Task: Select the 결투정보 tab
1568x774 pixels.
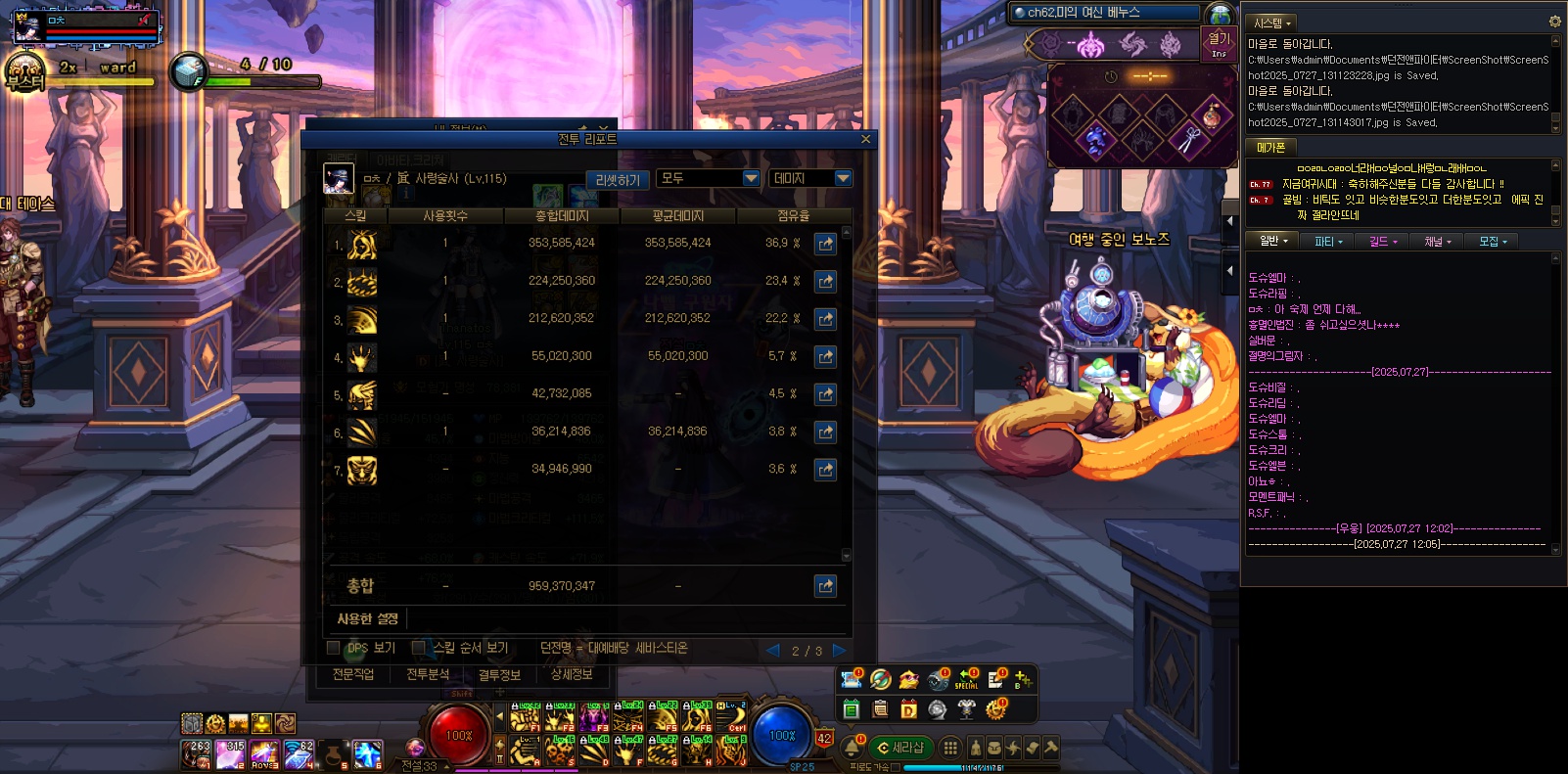Action: [499, 675]
